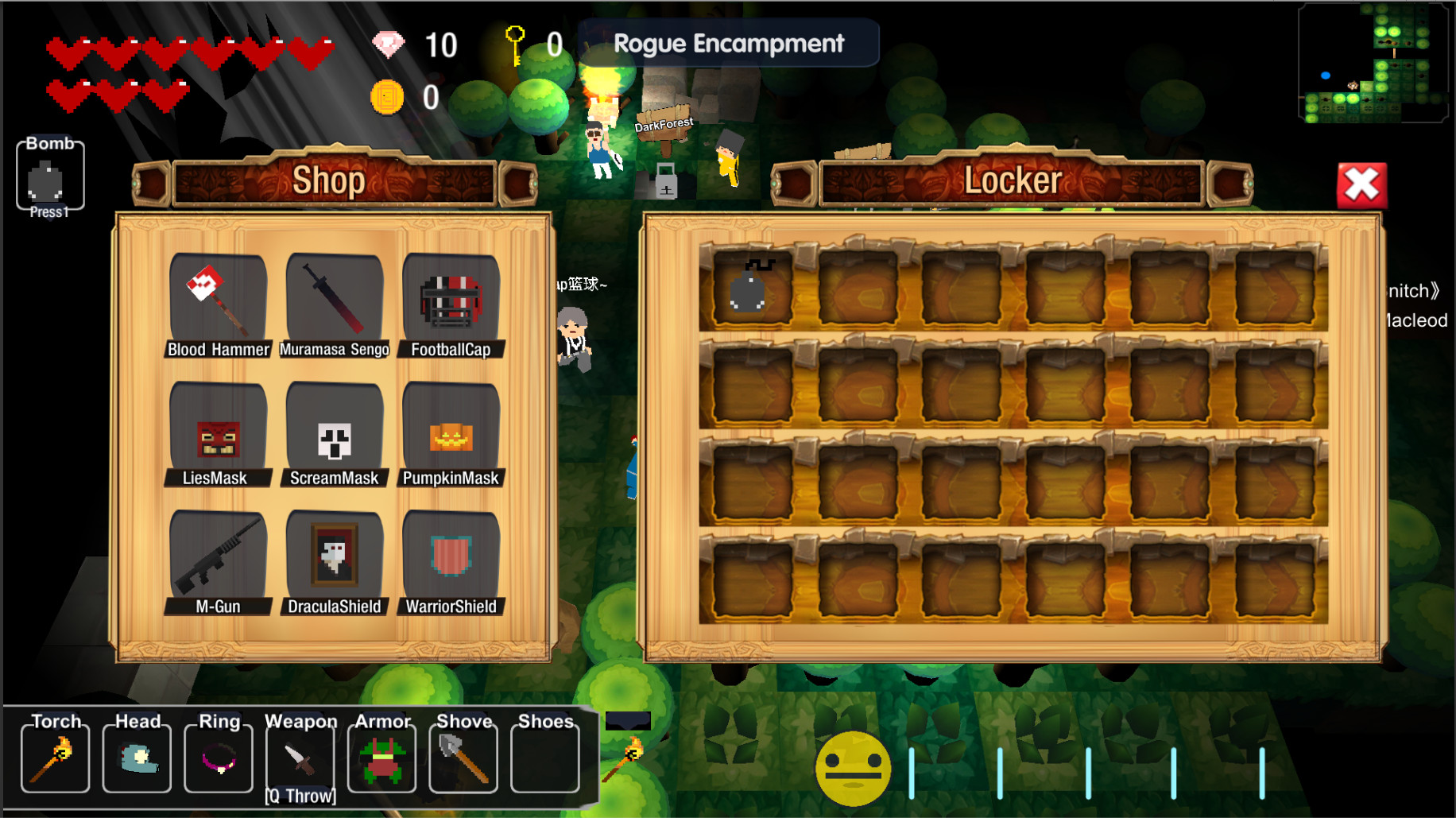Select the M-Gun rifle

(217, 560)
